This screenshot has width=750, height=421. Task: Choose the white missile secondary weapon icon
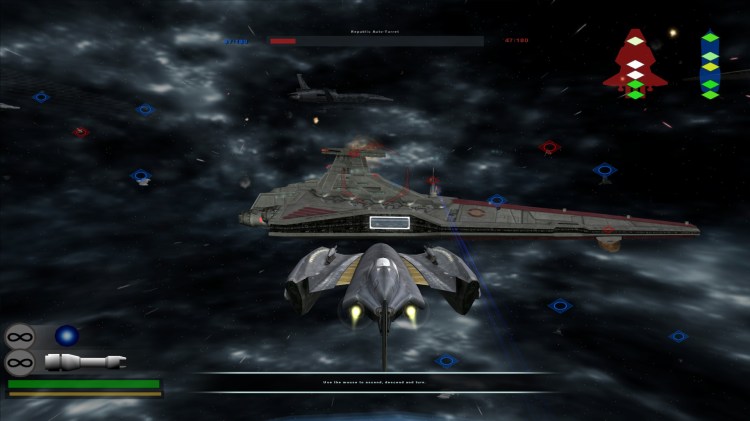coord(84,362)
